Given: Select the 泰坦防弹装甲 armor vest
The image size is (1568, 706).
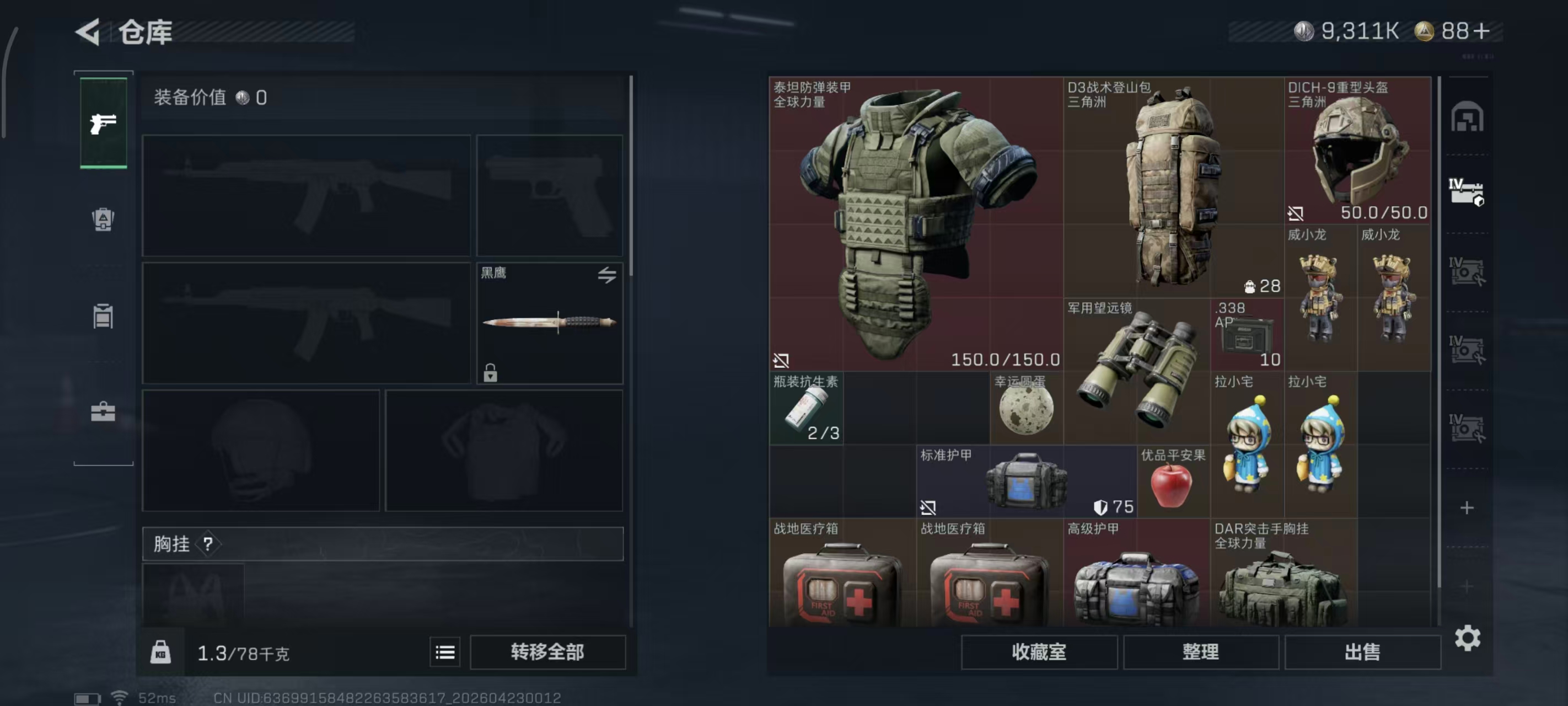Looking at the screenshot, I should (x=915, y=223).
